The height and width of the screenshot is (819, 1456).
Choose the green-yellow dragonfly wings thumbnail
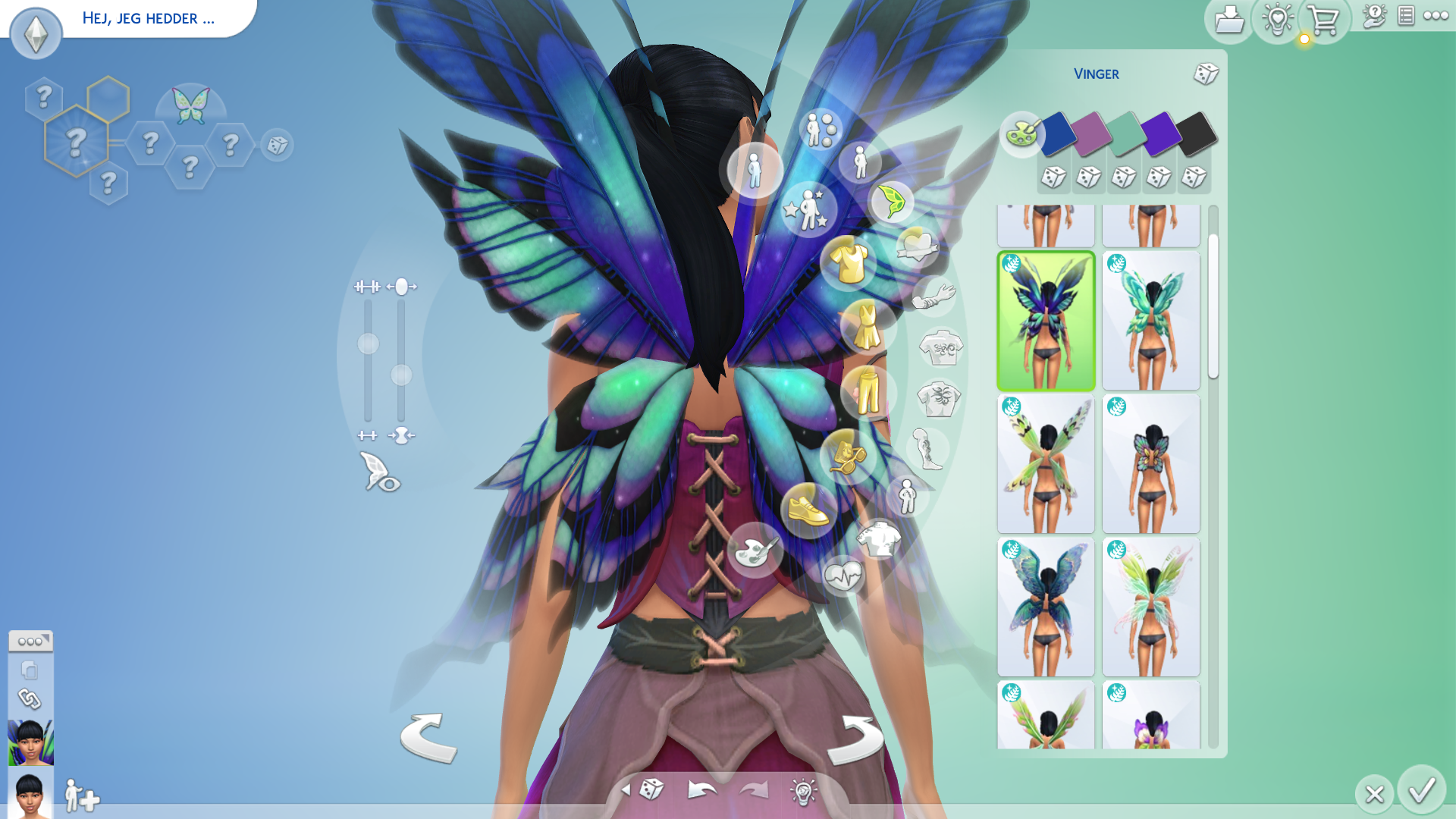point(1046,464)
